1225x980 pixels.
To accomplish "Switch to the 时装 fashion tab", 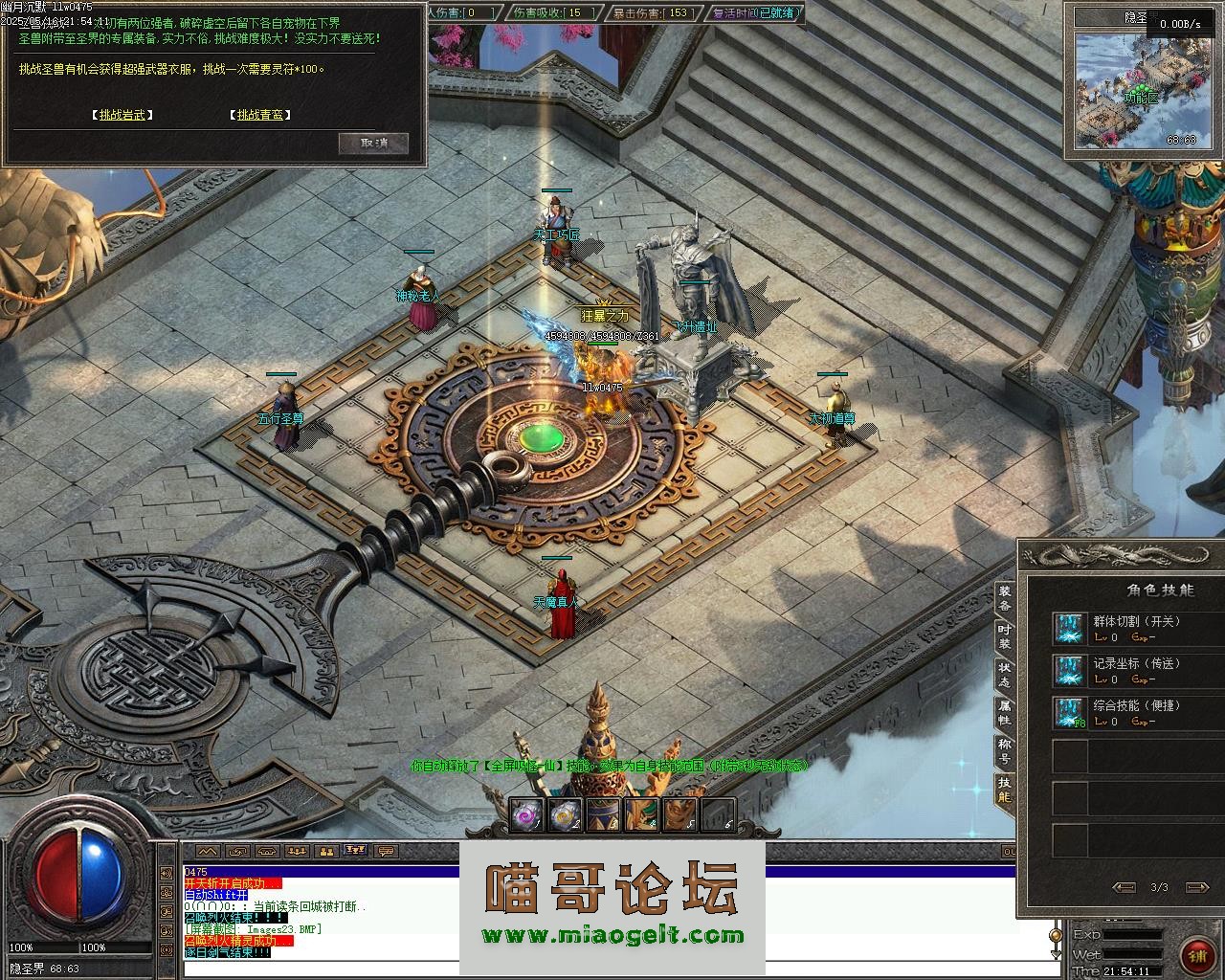I will tap(1005, 636).
